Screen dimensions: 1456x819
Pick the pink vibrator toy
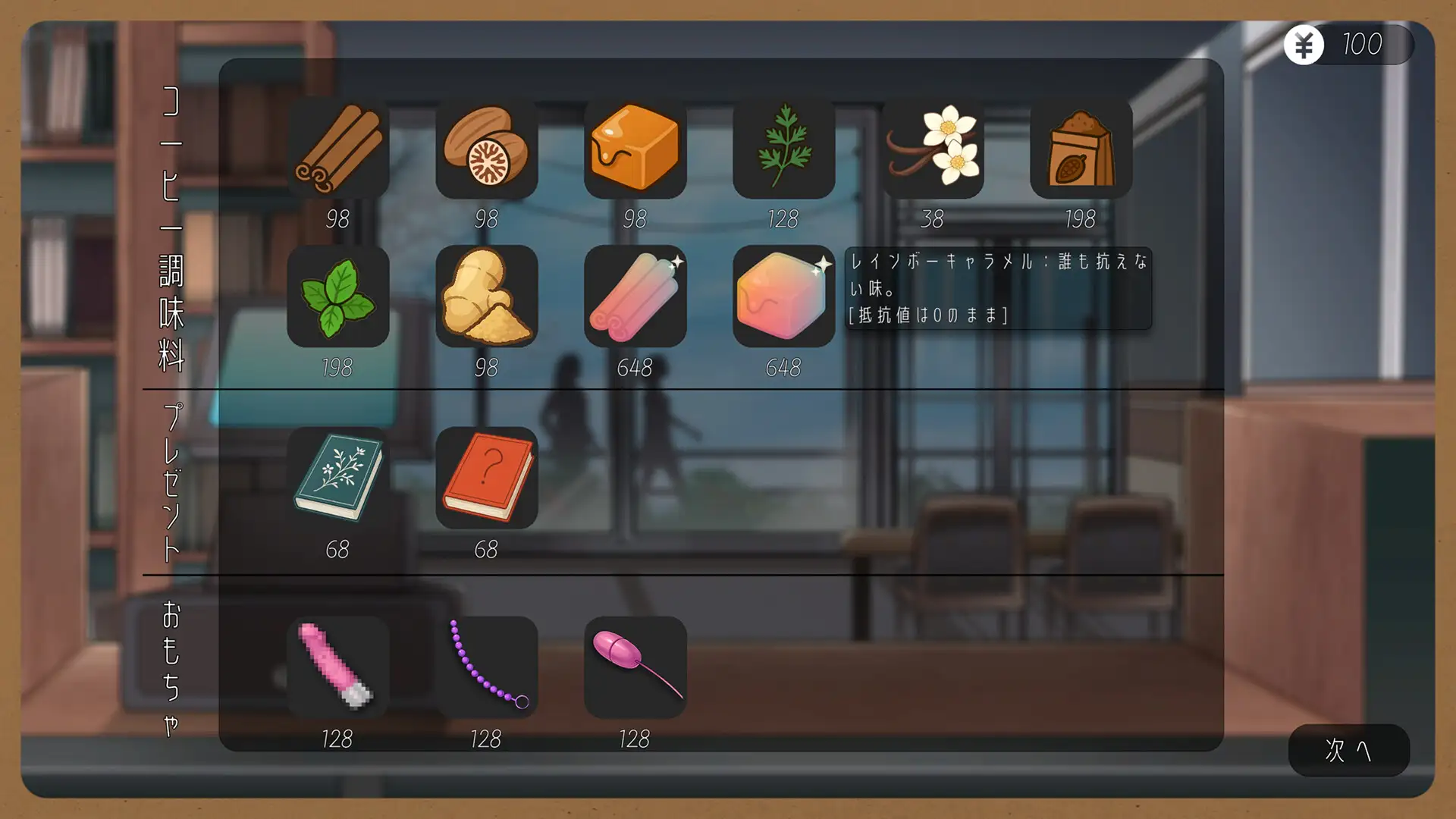click(339, 667)
